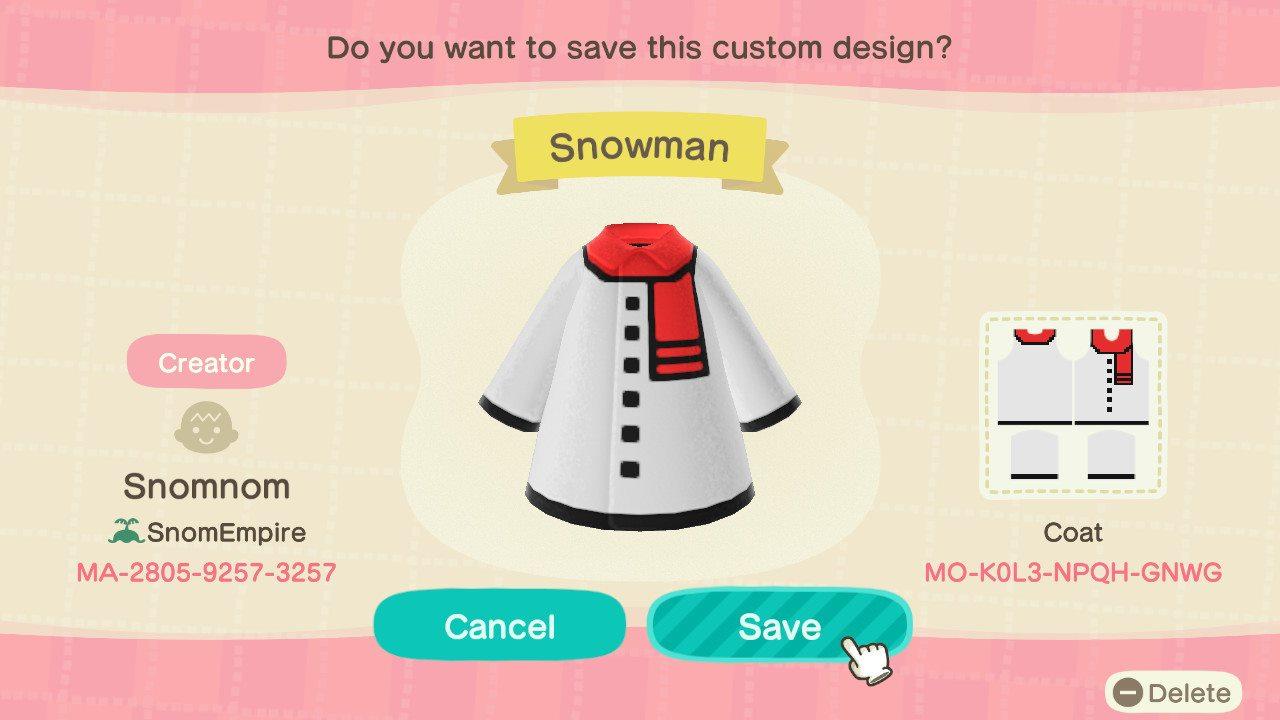The height and width of the screenshot is (720, 1280).
Task: Click the Creator badge label
Action: pyautogui.click(x=206, y=361)
